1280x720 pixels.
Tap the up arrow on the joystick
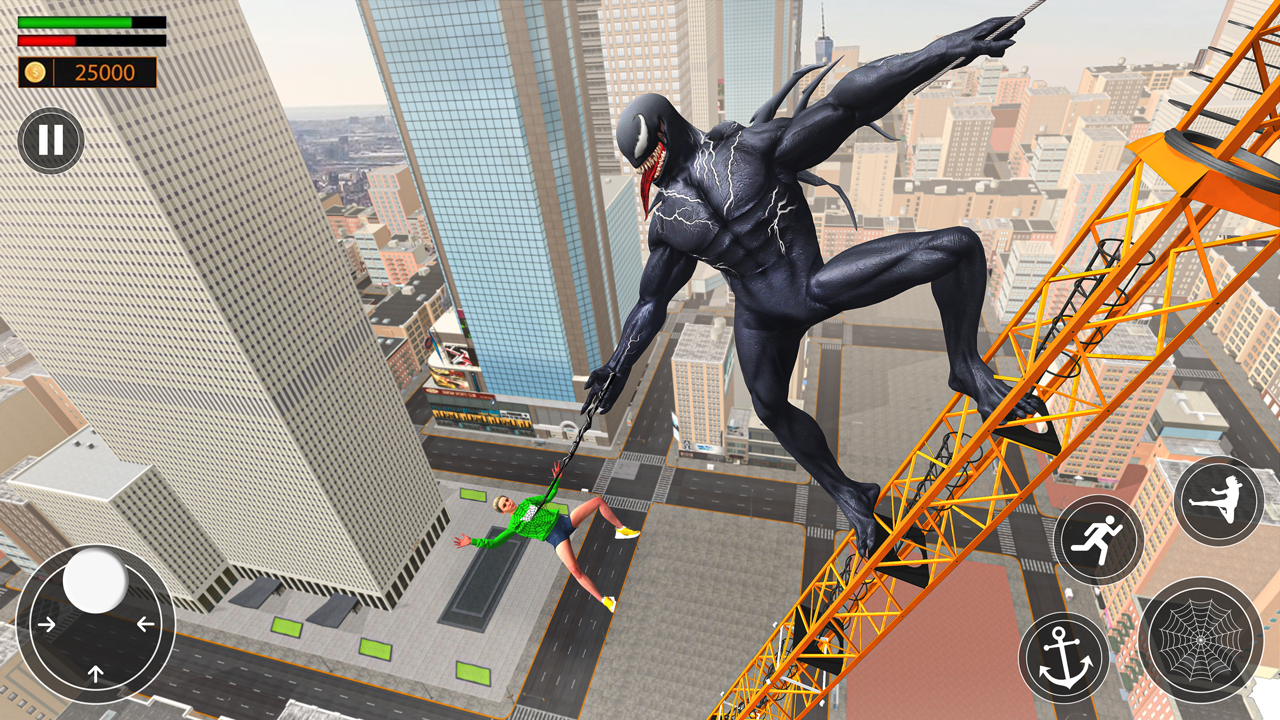(96, 672)
